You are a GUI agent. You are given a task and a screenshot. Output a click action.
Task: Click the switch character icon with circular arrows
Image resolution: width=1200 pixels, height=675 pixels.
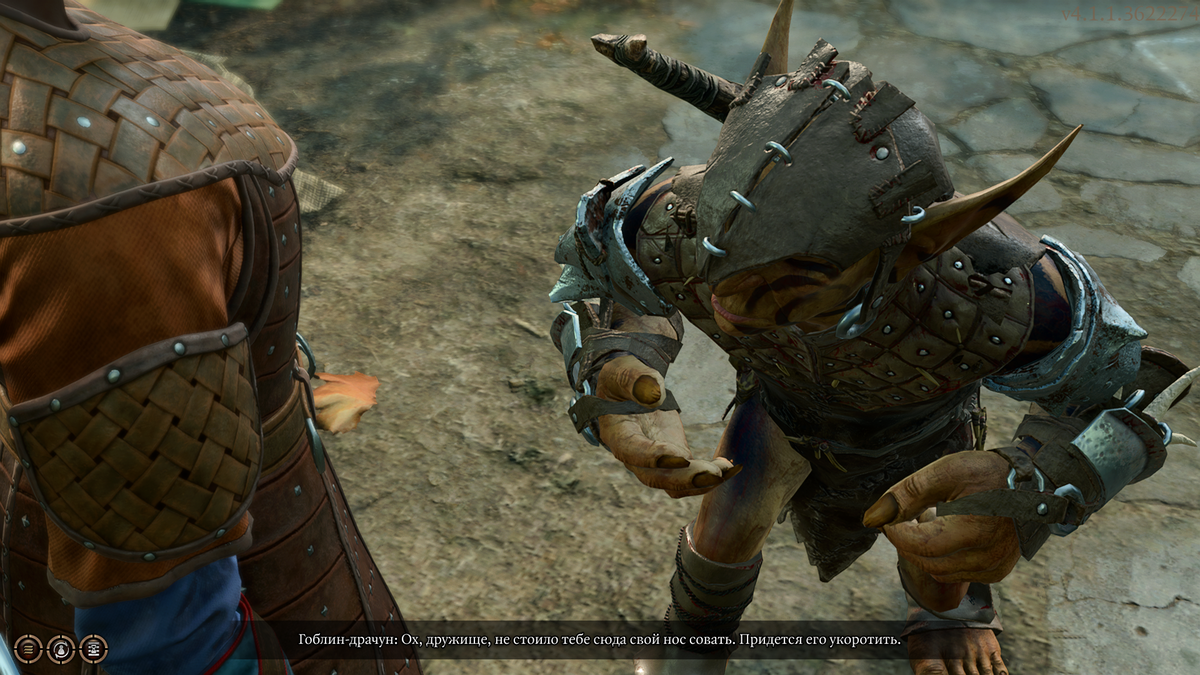tap(61, 649)
